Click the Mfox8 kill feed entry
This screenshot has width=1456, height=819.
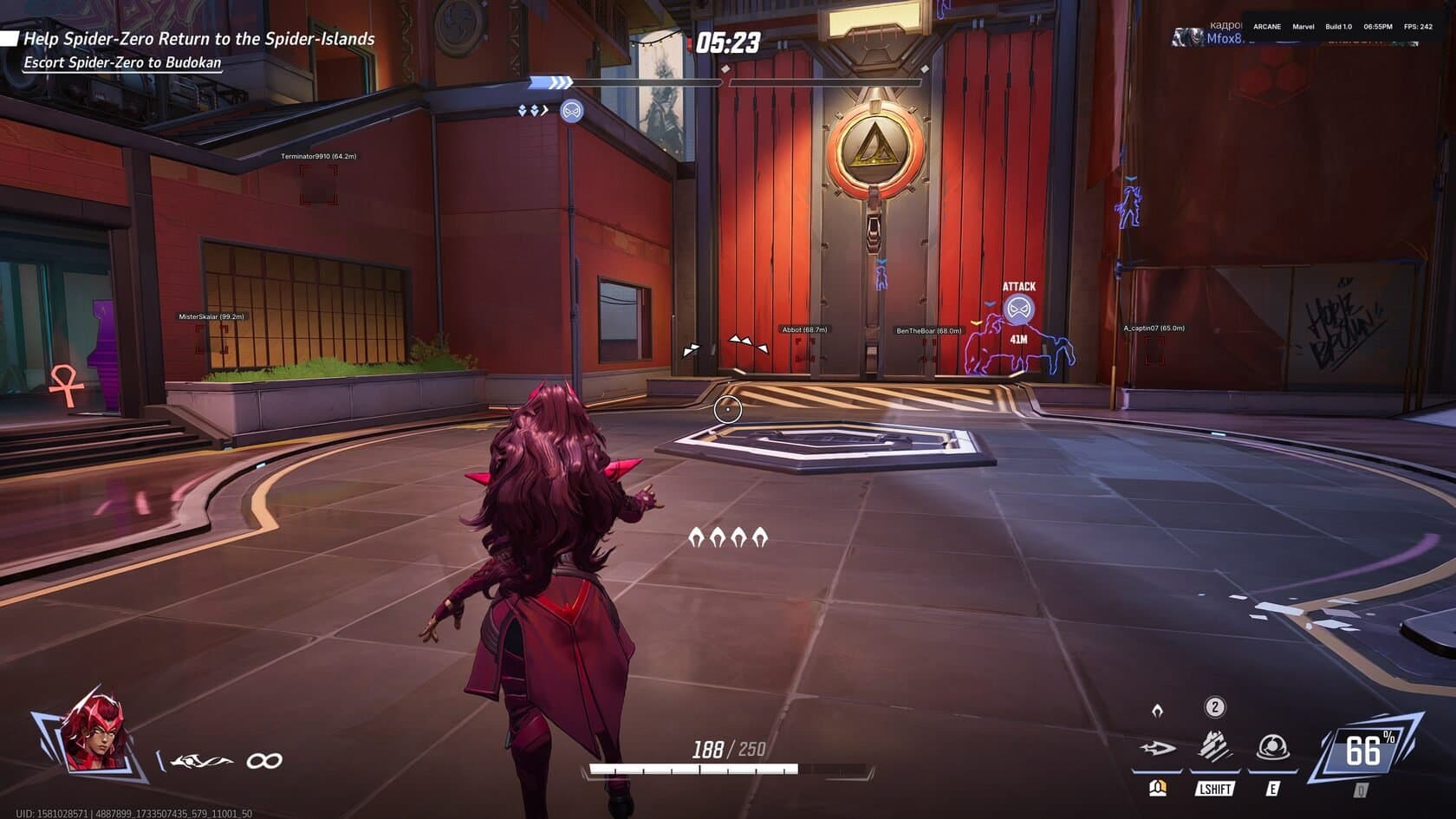point(1223,39)
